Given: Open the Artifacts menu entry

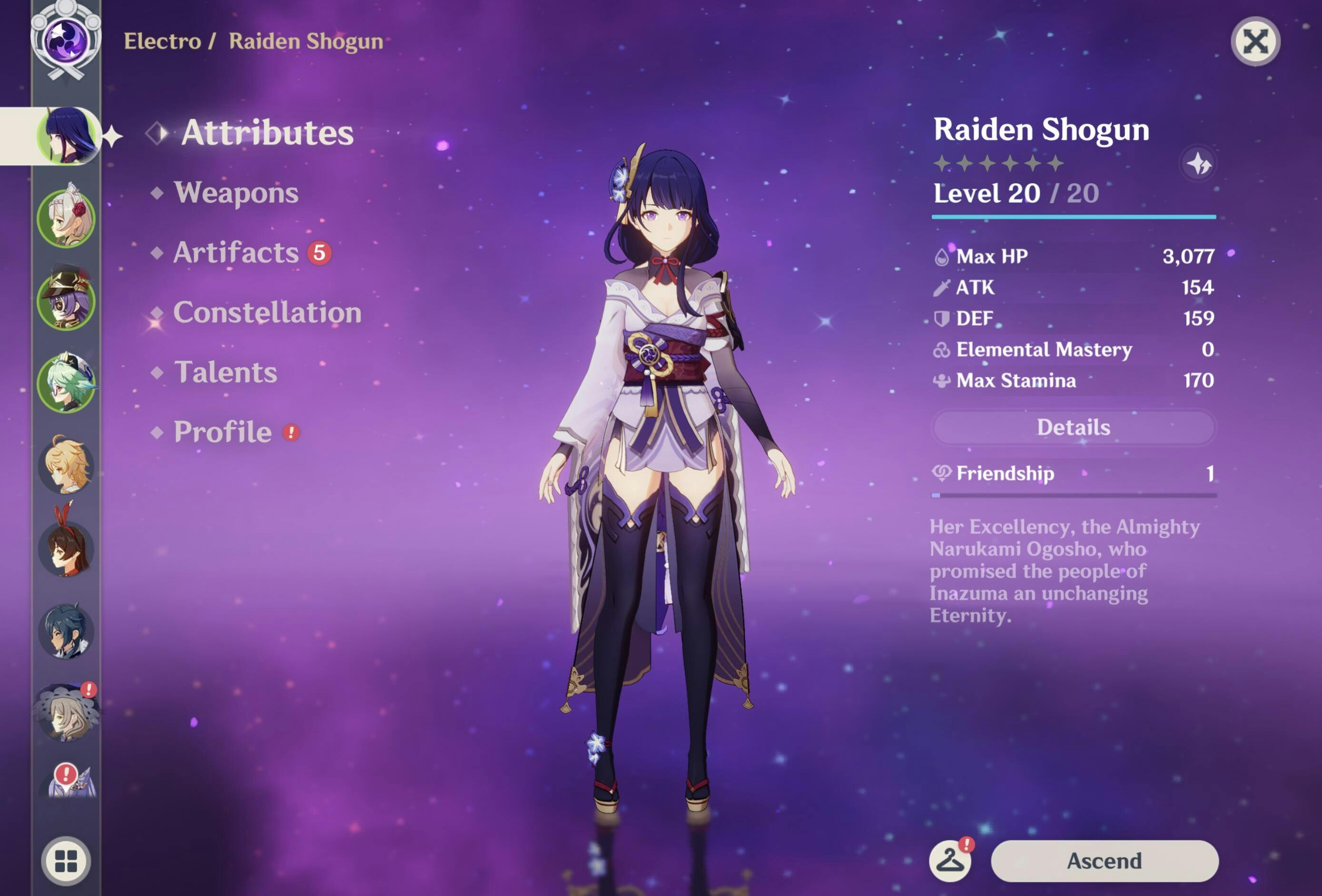Looking at the screenshot, I should (x=236, y=253).
